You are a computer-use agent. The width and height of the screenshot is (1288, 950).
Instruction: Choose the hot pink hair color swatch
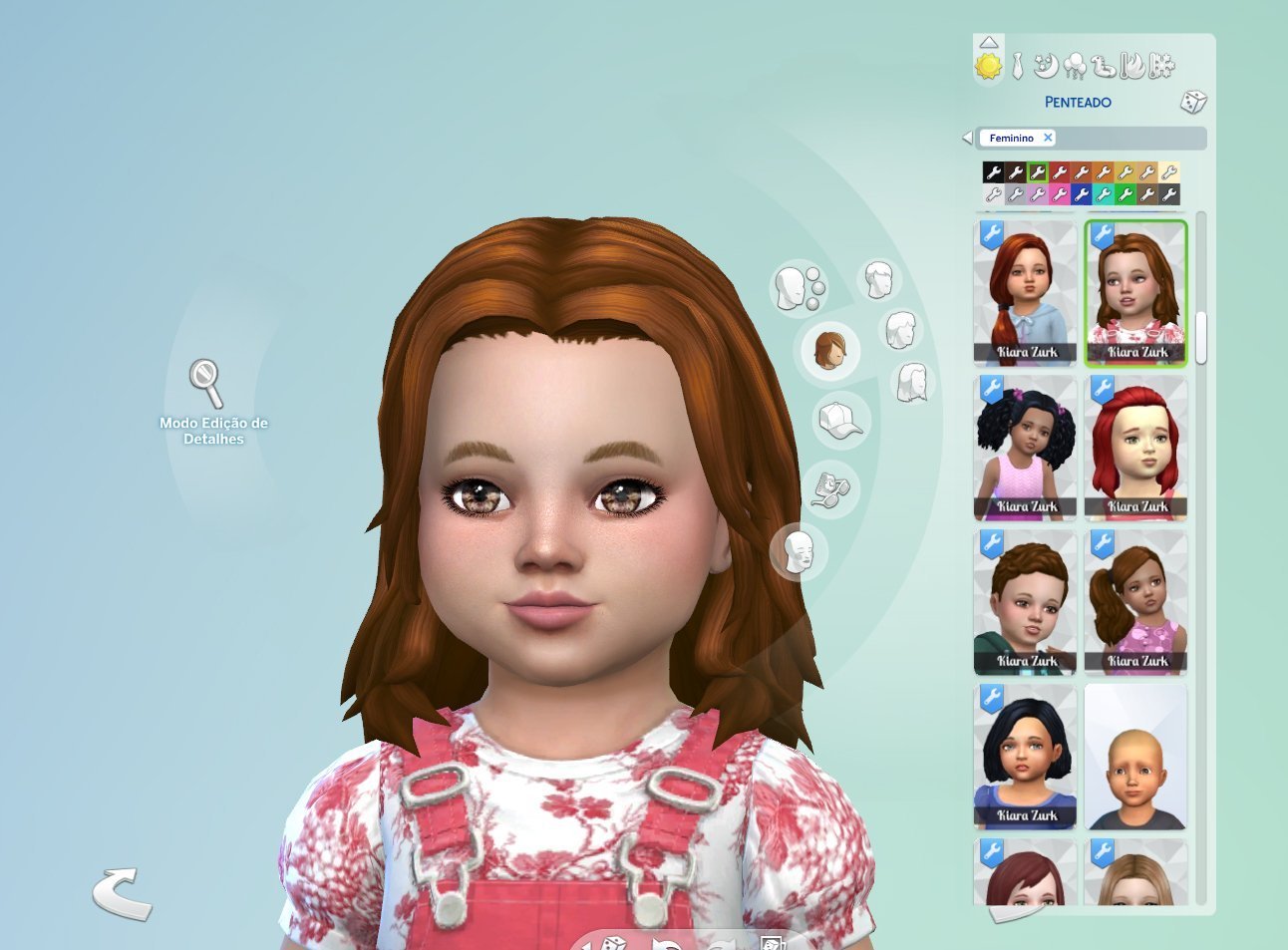(x=1059, y=194)
